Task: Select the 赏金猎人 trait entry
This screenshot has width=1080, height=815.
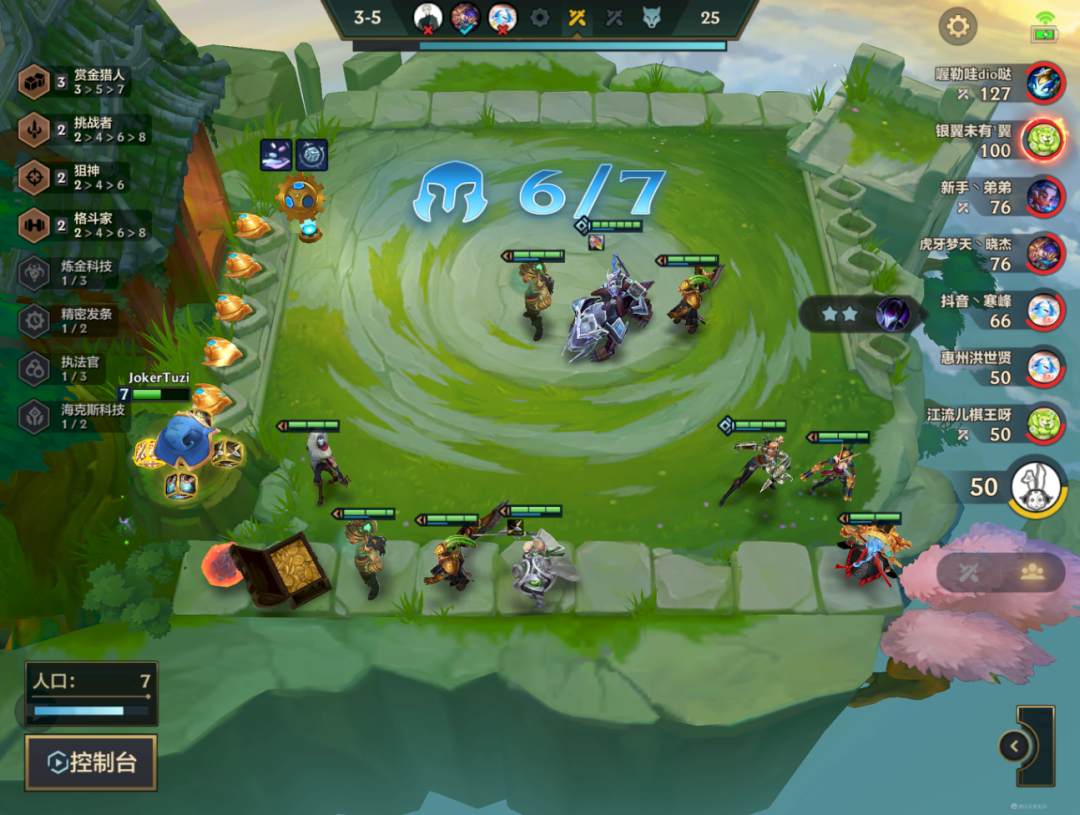Action: pos(85,82)
